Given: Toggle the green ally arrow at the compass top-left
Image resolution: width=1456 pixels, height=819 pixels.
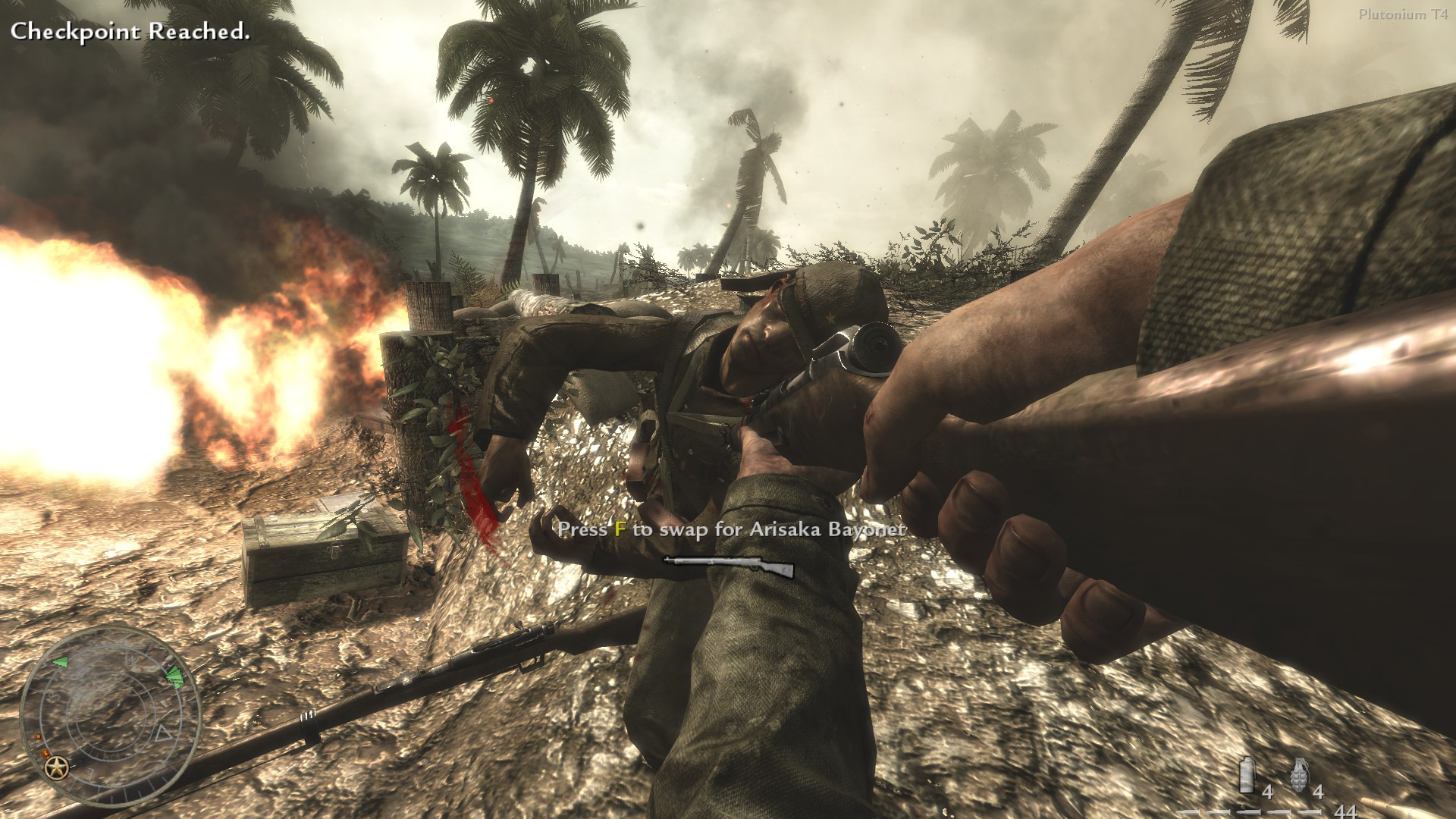Looking at the screenshot, I should click(x=60, y=662).
